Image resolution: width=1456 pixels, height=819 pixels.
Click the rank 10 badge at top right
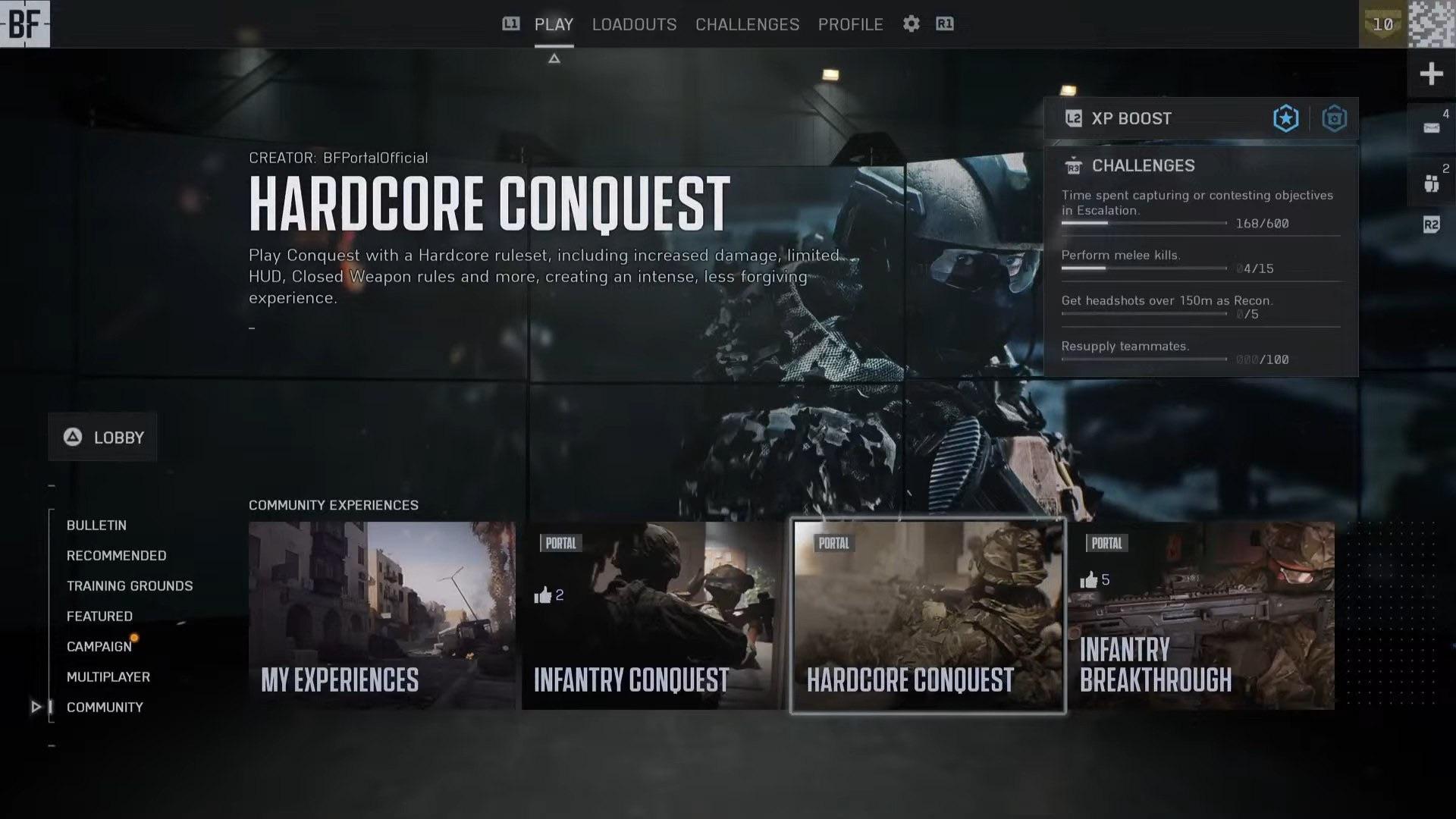pyautogui.click(x=1383, y=24)
